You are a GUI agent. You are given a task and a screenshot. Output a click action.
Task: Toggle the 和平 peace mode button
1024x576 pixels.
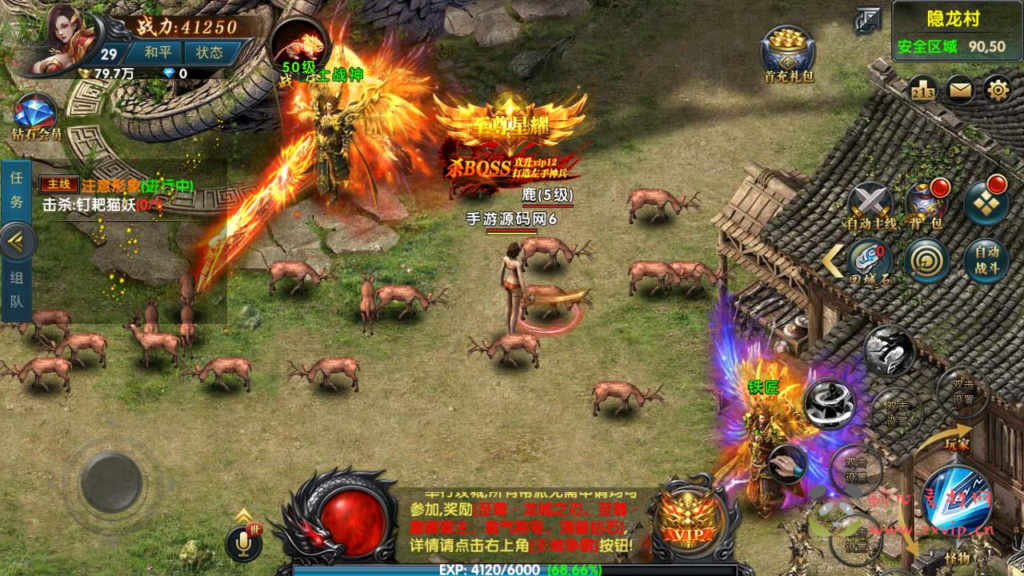[158, 53]
